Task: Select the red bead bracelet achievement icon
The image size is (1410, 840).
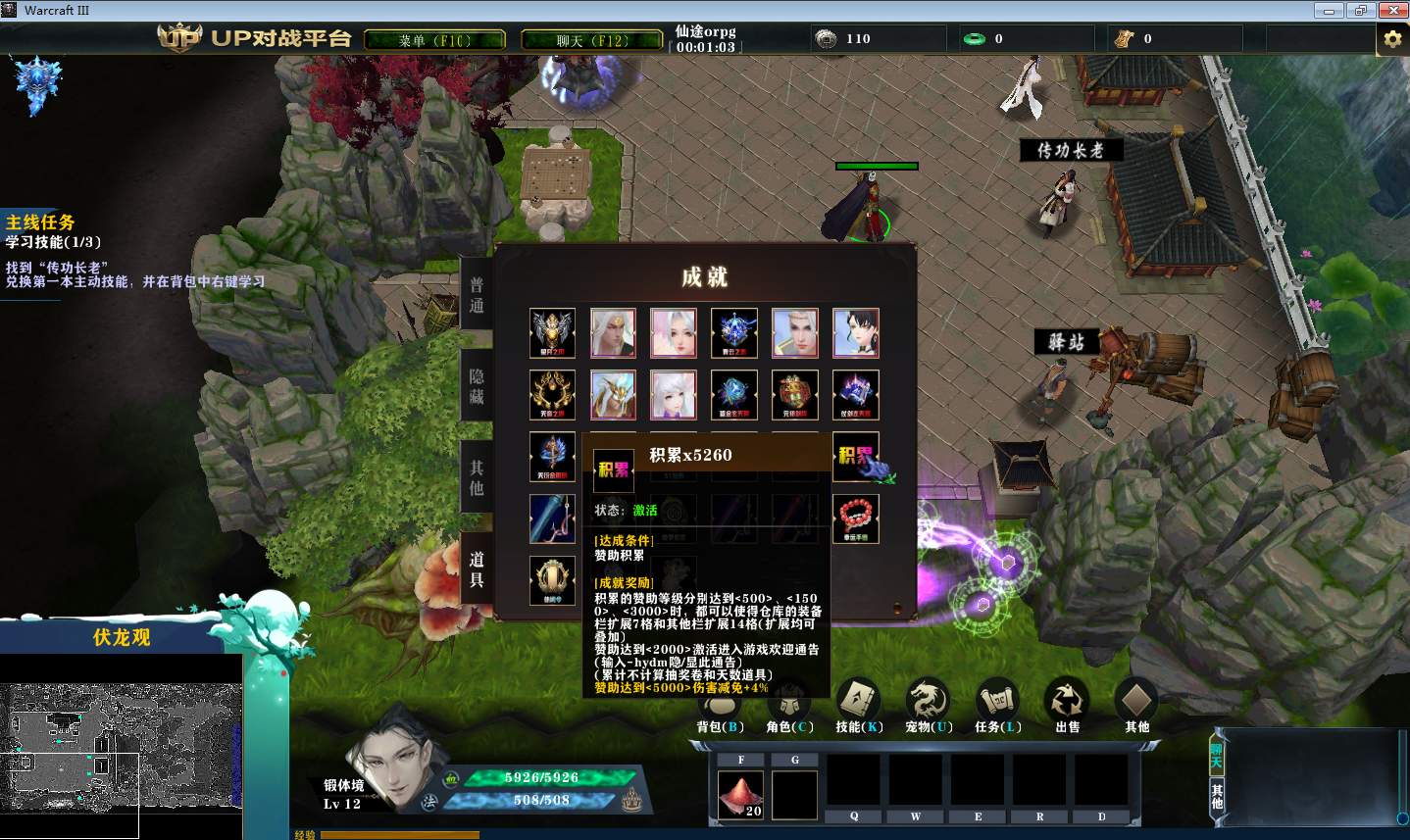Action: point(856,519)
